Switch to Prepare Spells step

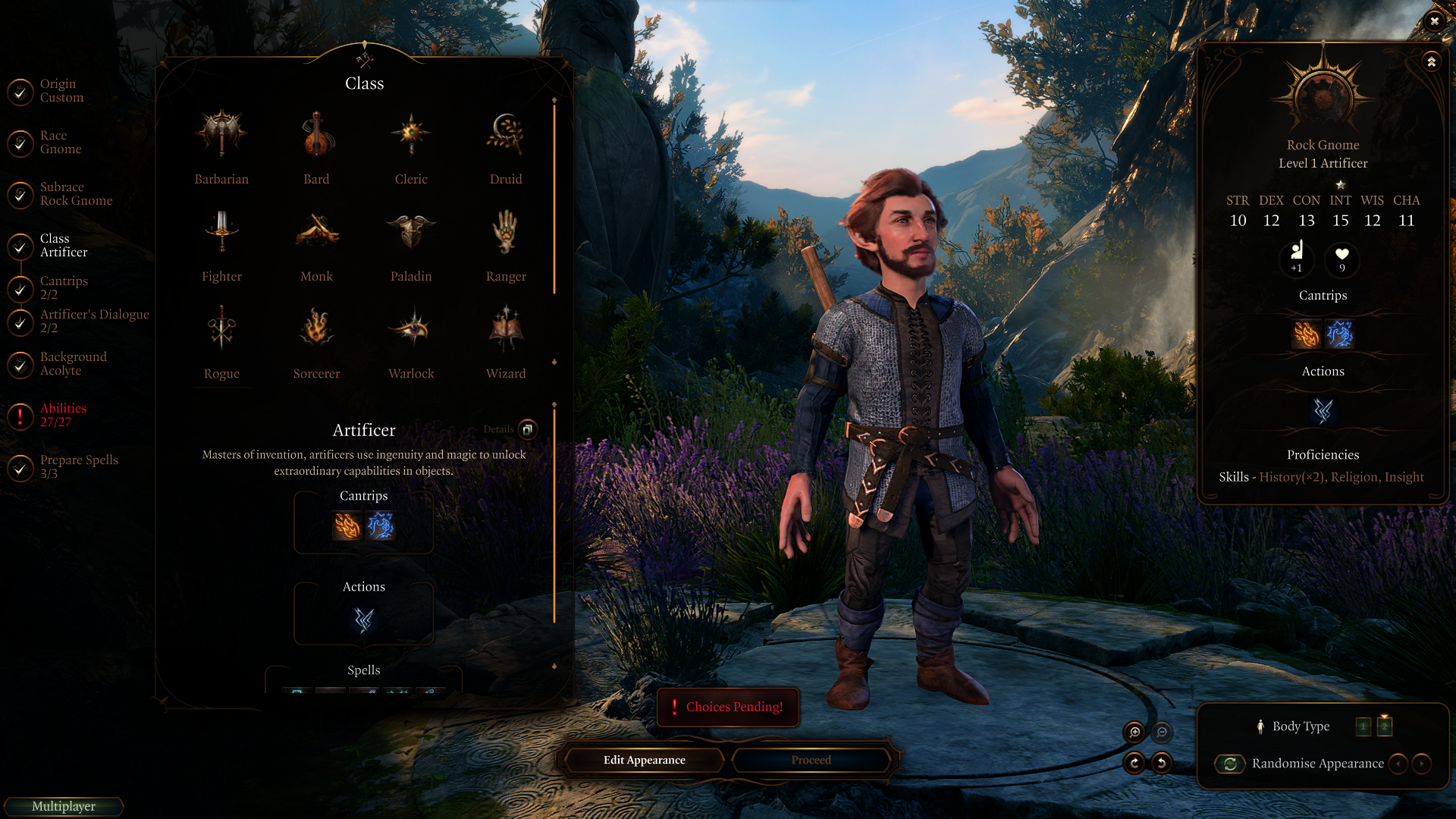click(78, 466)
